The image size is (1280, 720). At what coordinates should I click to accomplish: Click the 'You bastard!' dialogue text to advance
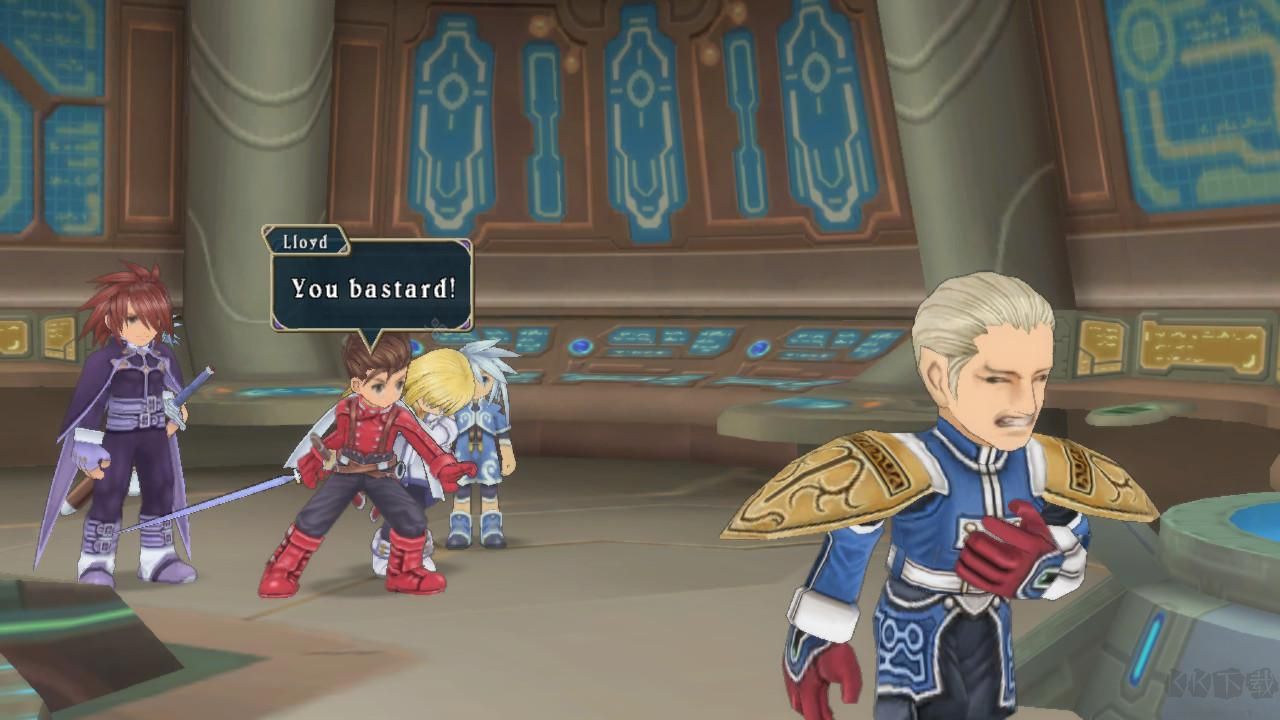374,291
